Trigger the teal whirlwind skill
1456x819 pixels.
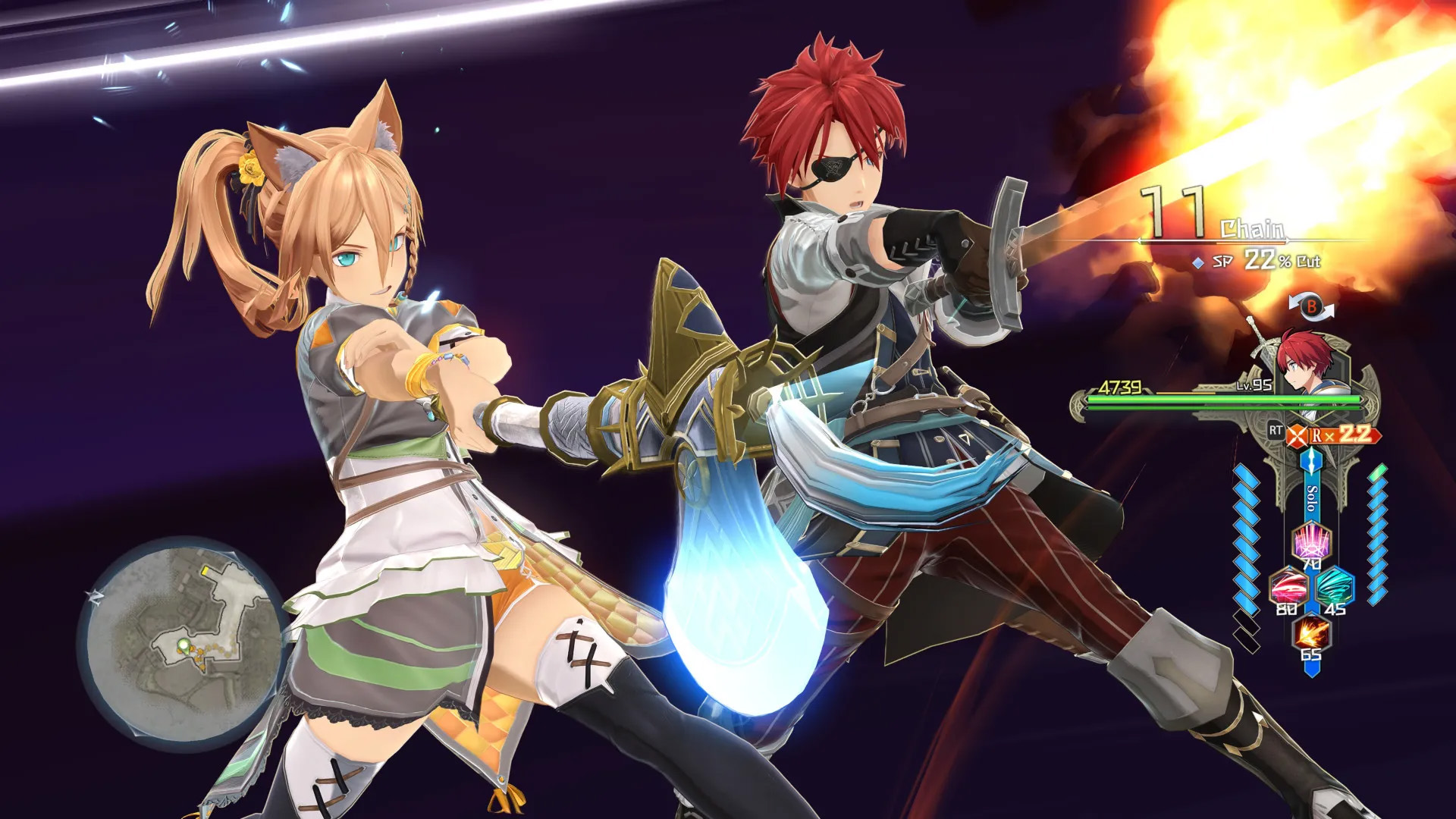(x=1333, y=588)
